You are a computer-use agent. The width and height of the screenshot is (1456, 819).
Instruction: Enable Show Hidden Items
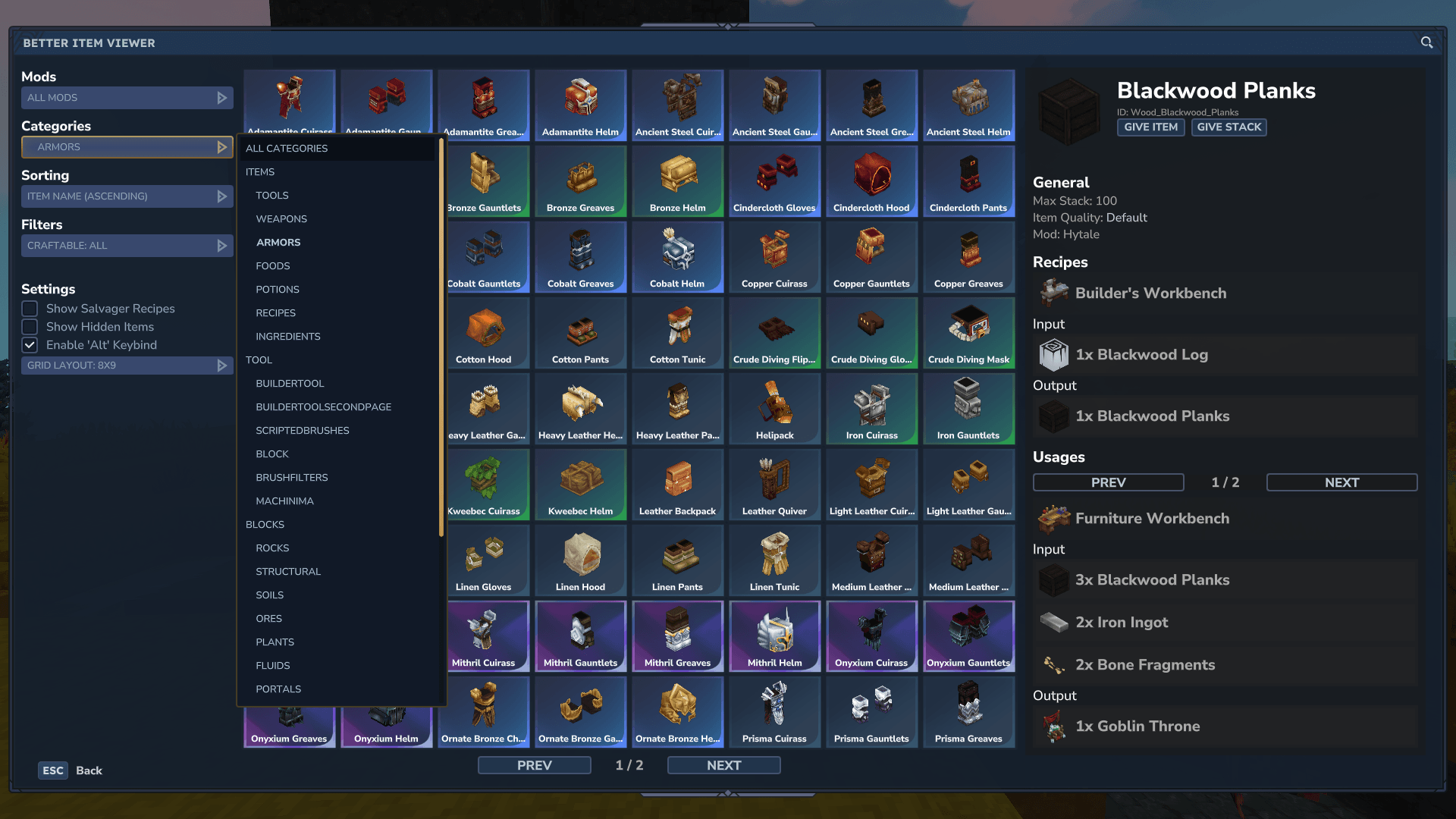pos(30,327)
